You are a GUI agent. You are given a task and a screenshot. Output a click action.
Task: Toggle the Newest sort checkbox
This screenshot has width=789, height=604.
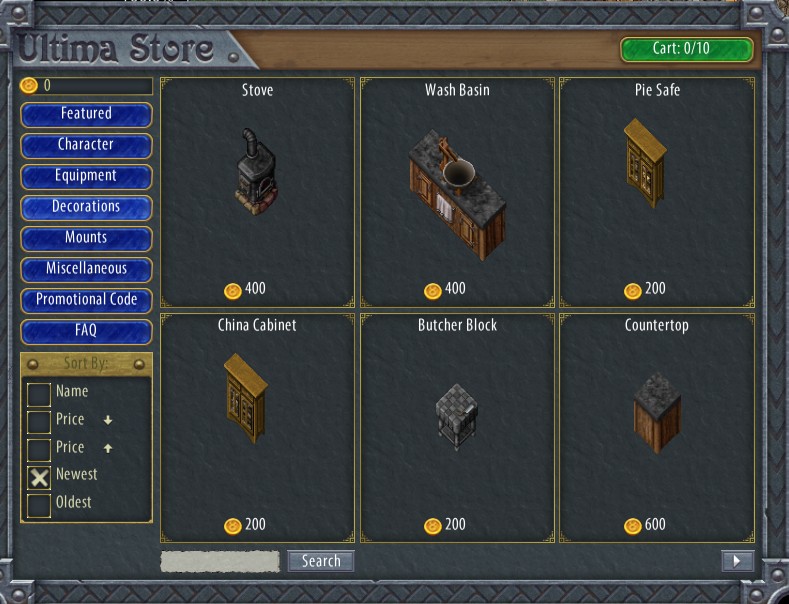39,477
